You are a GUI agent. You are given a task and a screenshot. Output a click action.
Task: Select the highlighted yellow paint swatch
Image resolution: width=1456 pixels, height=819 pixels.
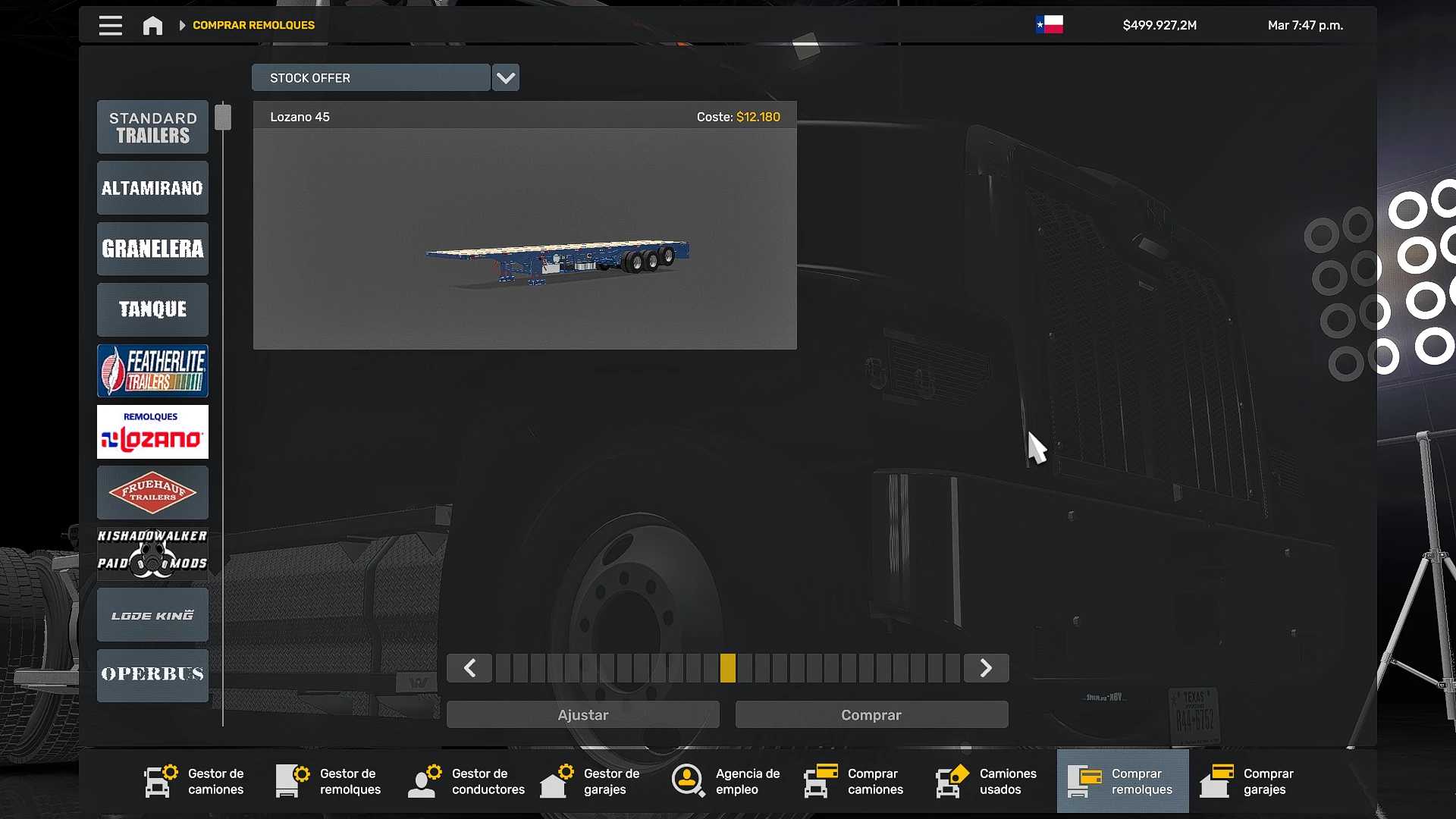pos(730,668)
